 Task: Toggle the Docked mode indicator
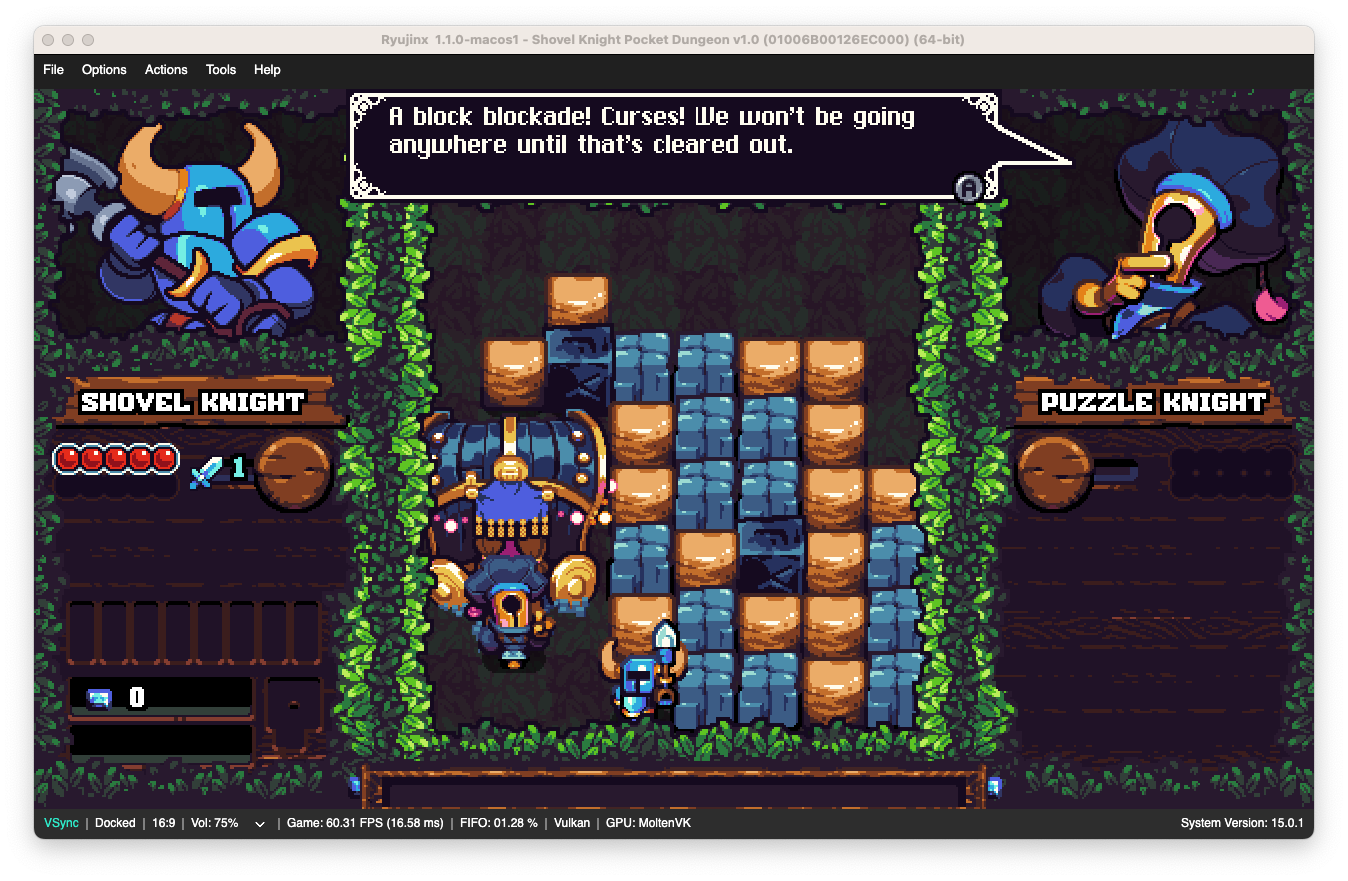coord(115,823)
